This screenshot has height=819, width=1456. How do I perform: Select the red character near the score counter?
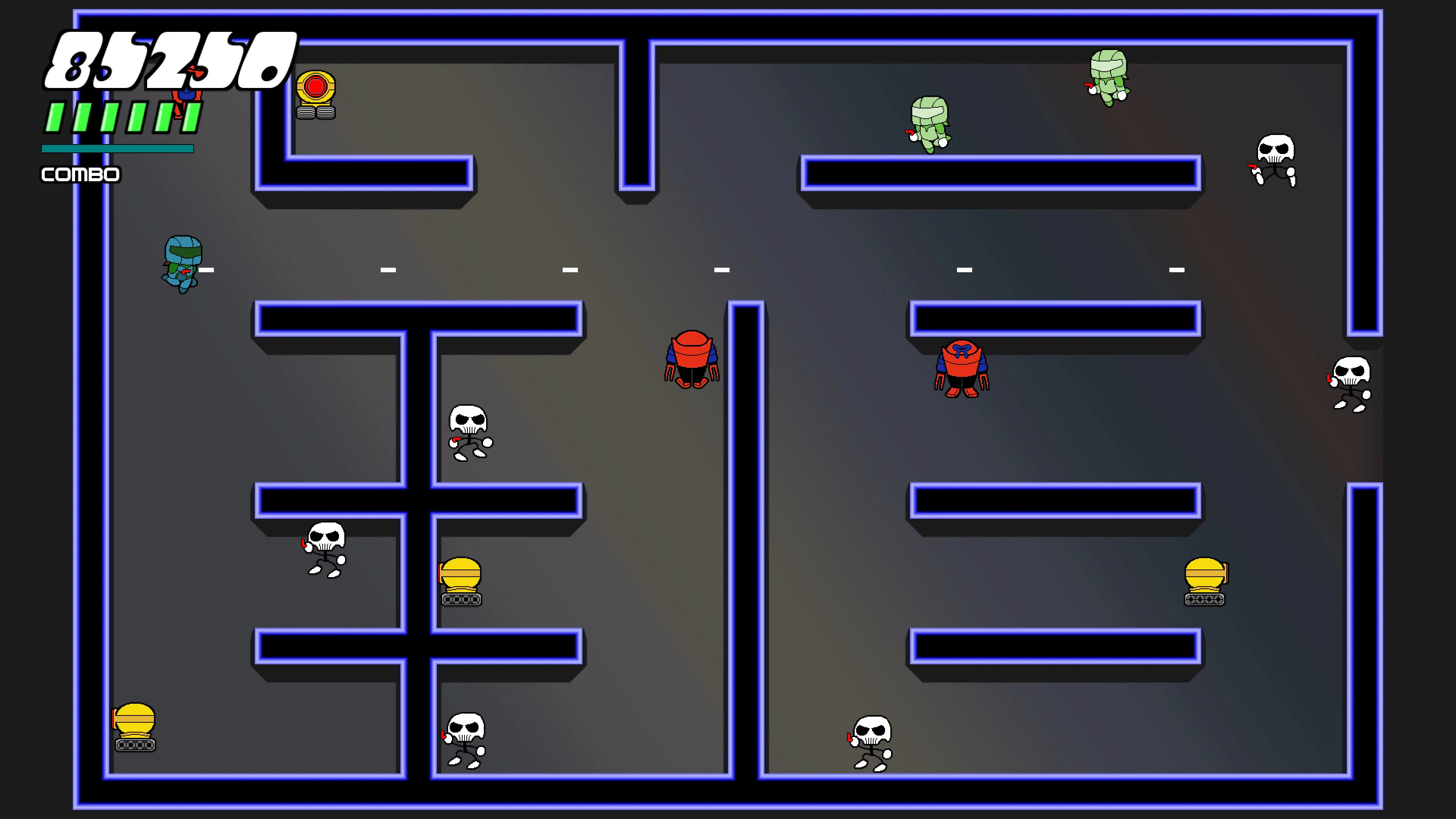pos(187,96)
